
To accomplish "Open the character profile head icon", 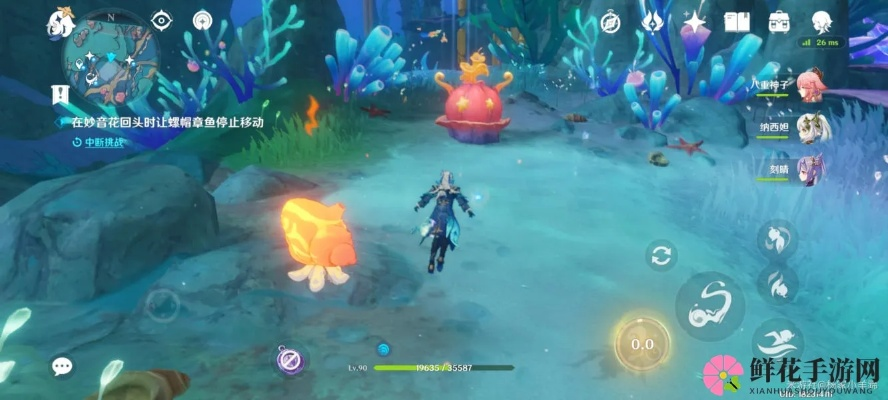I will 822,21.
